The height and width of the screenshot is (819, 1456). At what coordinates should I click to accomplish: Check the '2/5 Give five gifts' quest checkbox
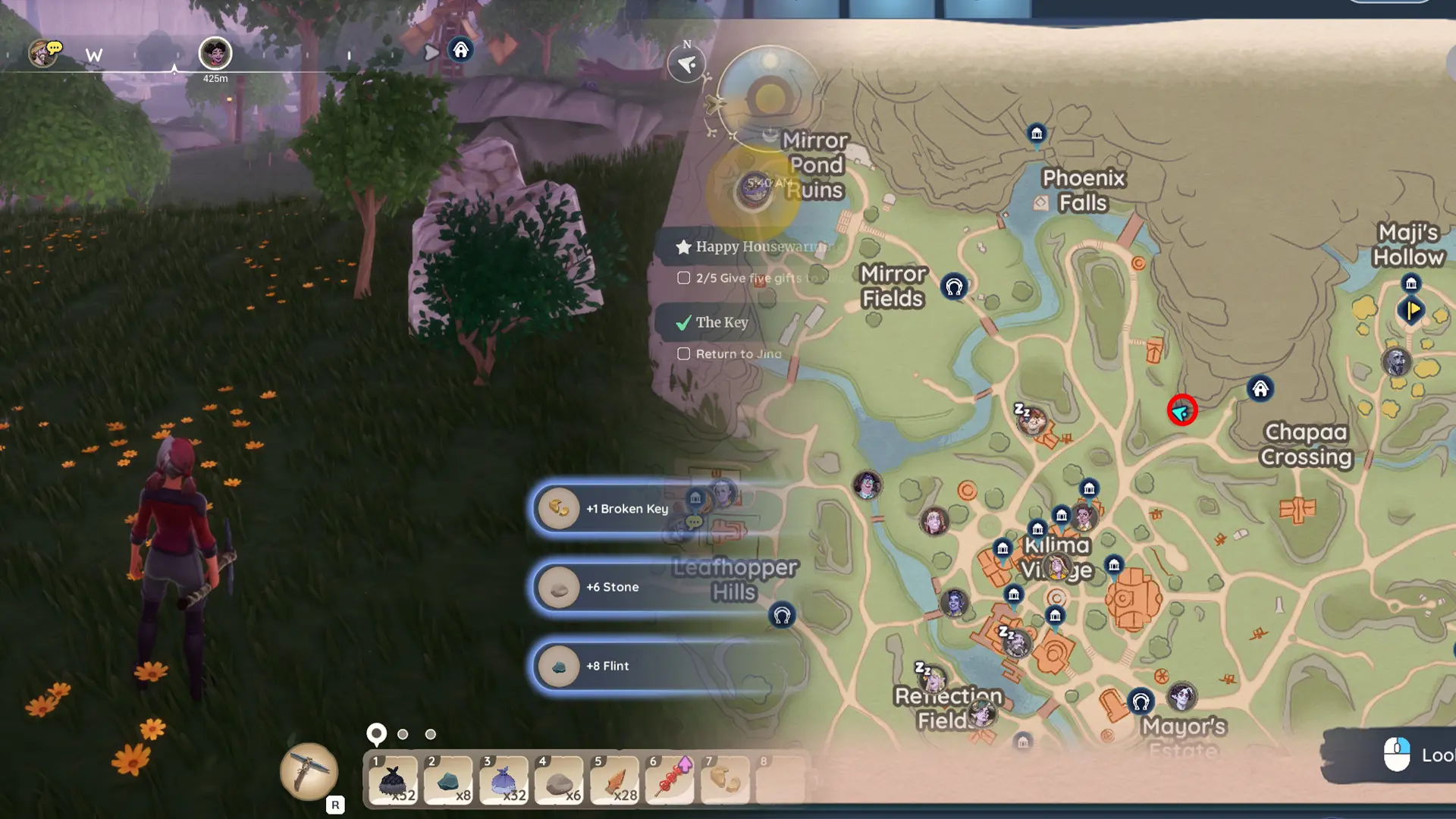[x=683, y=278]
